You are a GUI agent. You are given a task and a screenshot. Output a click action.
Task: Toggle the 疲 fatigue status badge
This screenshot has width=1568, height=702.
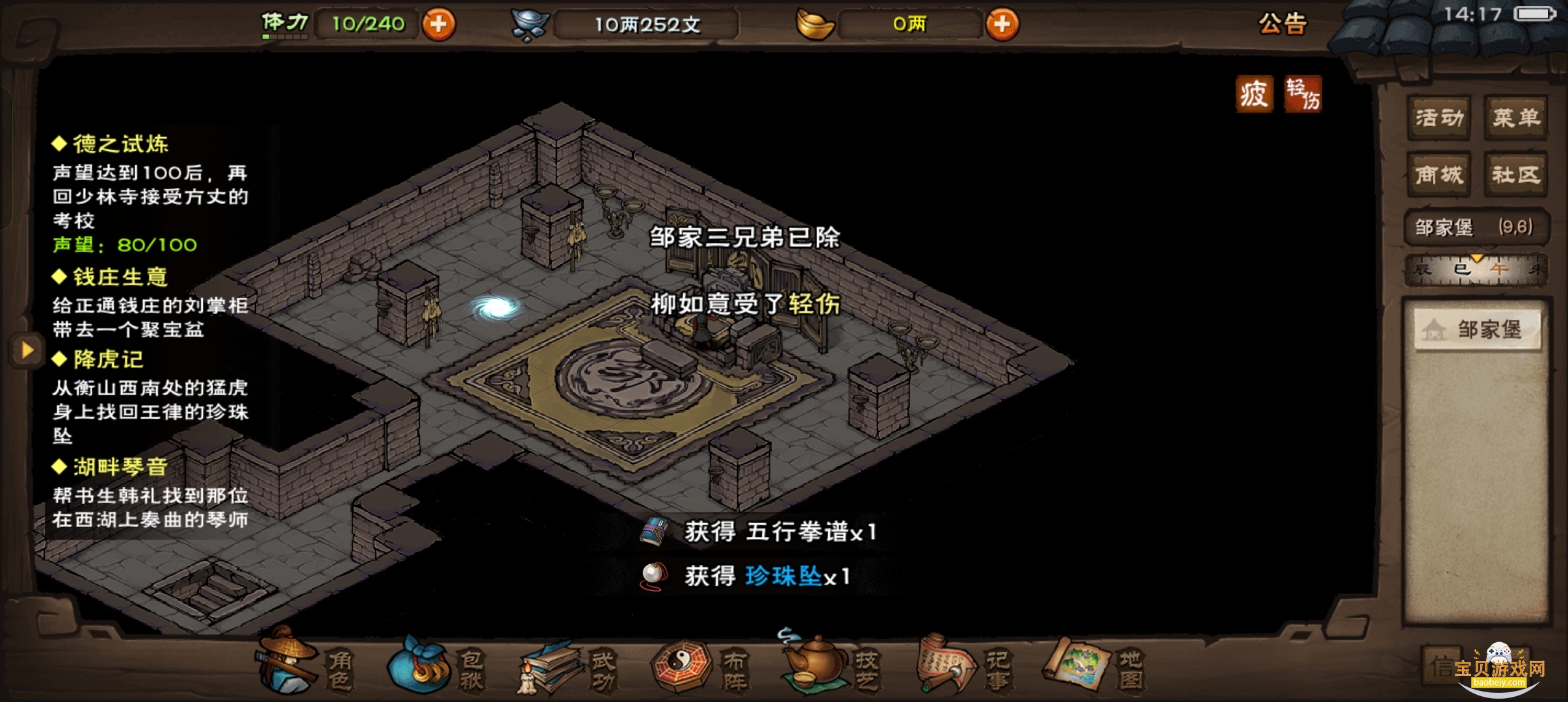(x=1254, y=93)
